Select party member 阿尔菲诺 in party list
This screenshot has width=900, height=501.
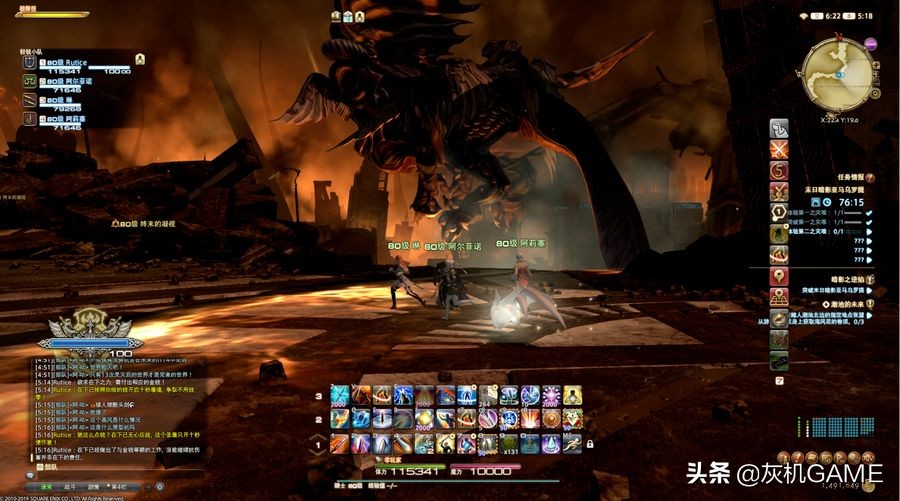coord(70,82)
